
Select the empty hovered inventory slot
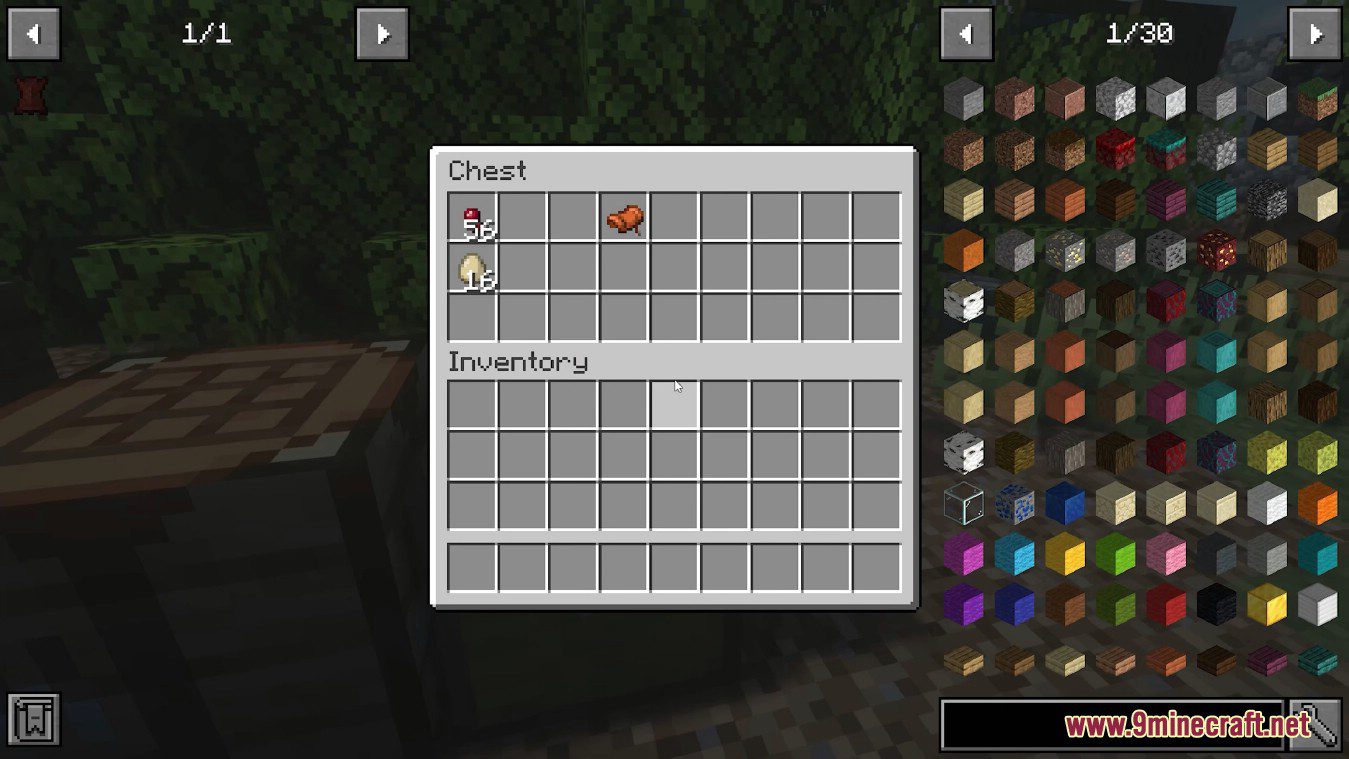pyautogui.click(x=675, y=405)
